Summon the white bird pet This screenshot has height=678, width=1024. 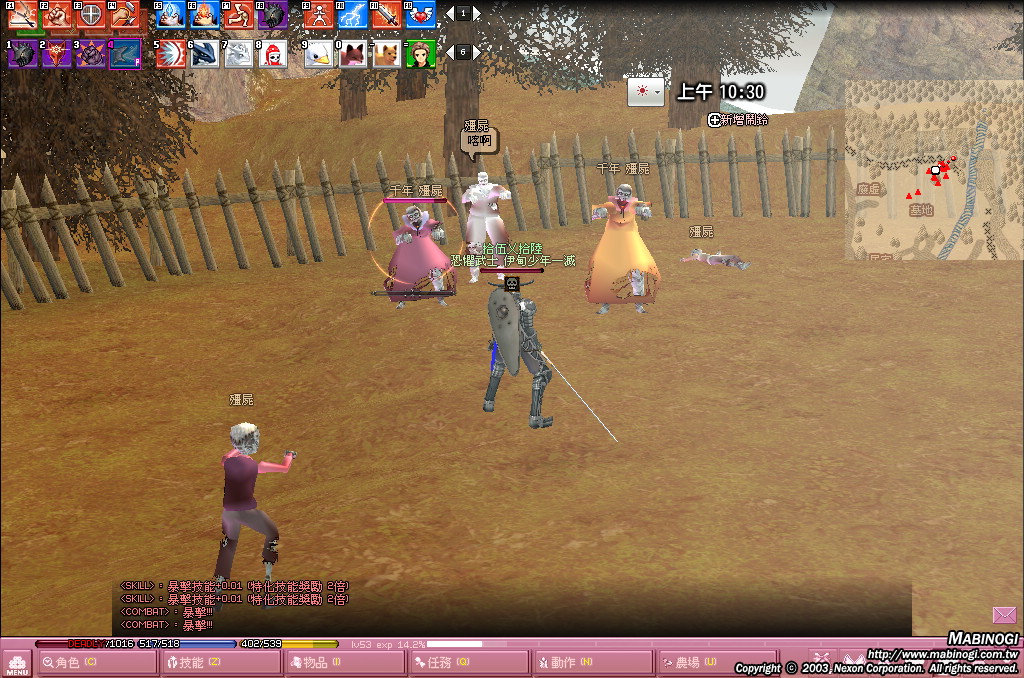(318, 54)
